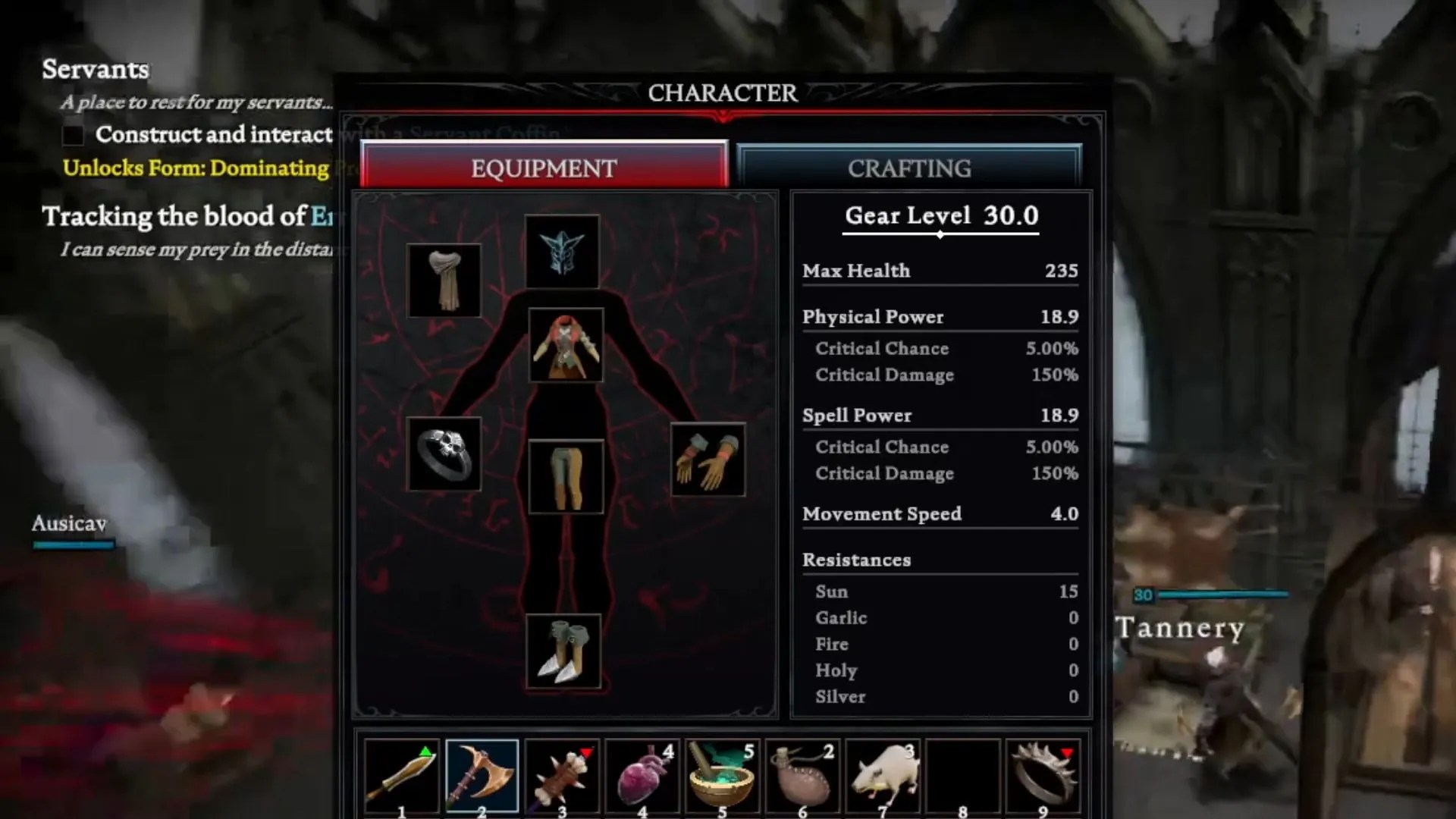Select the potion mortar in slot 5
The image size is (1456, 819).
pyautogui.click(x=722, y=773)
